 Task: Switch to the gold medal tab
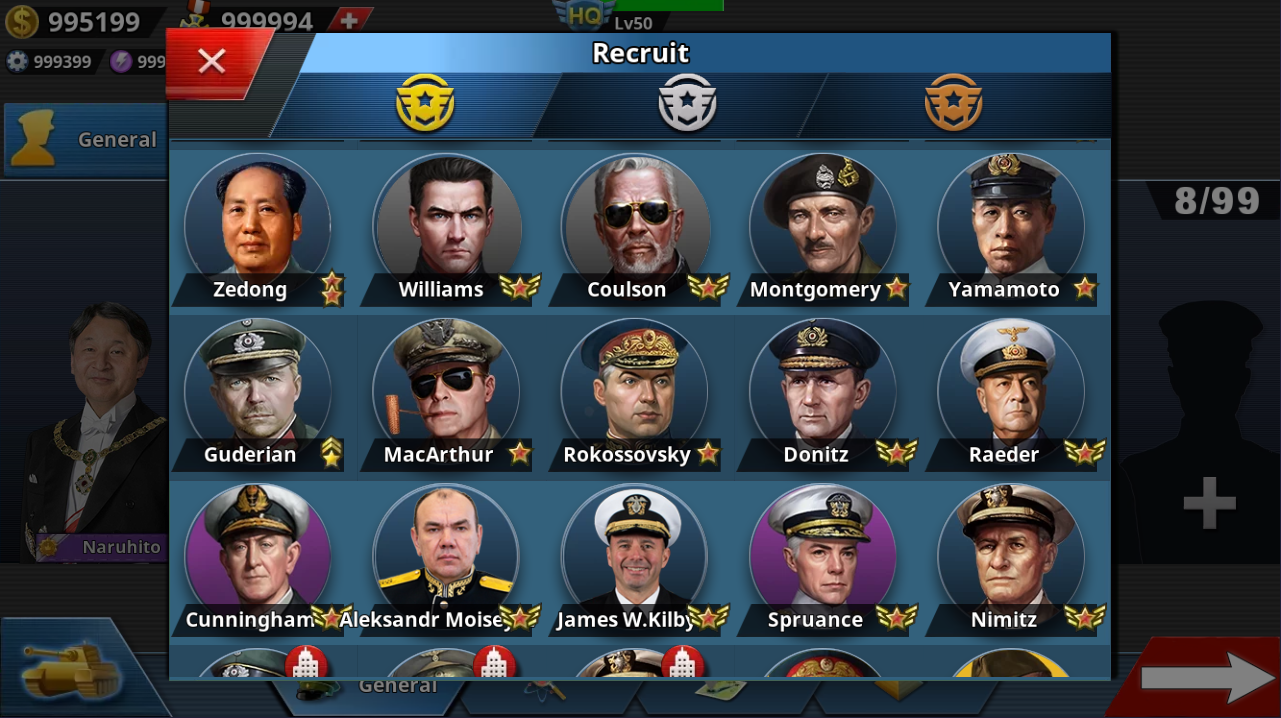click(x=425, y=103)
